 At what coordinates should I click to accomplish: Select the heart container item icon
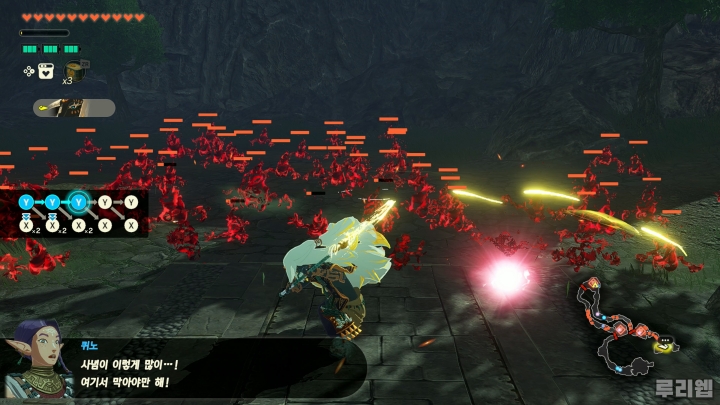pyautogui.click(x=46, y=71)
